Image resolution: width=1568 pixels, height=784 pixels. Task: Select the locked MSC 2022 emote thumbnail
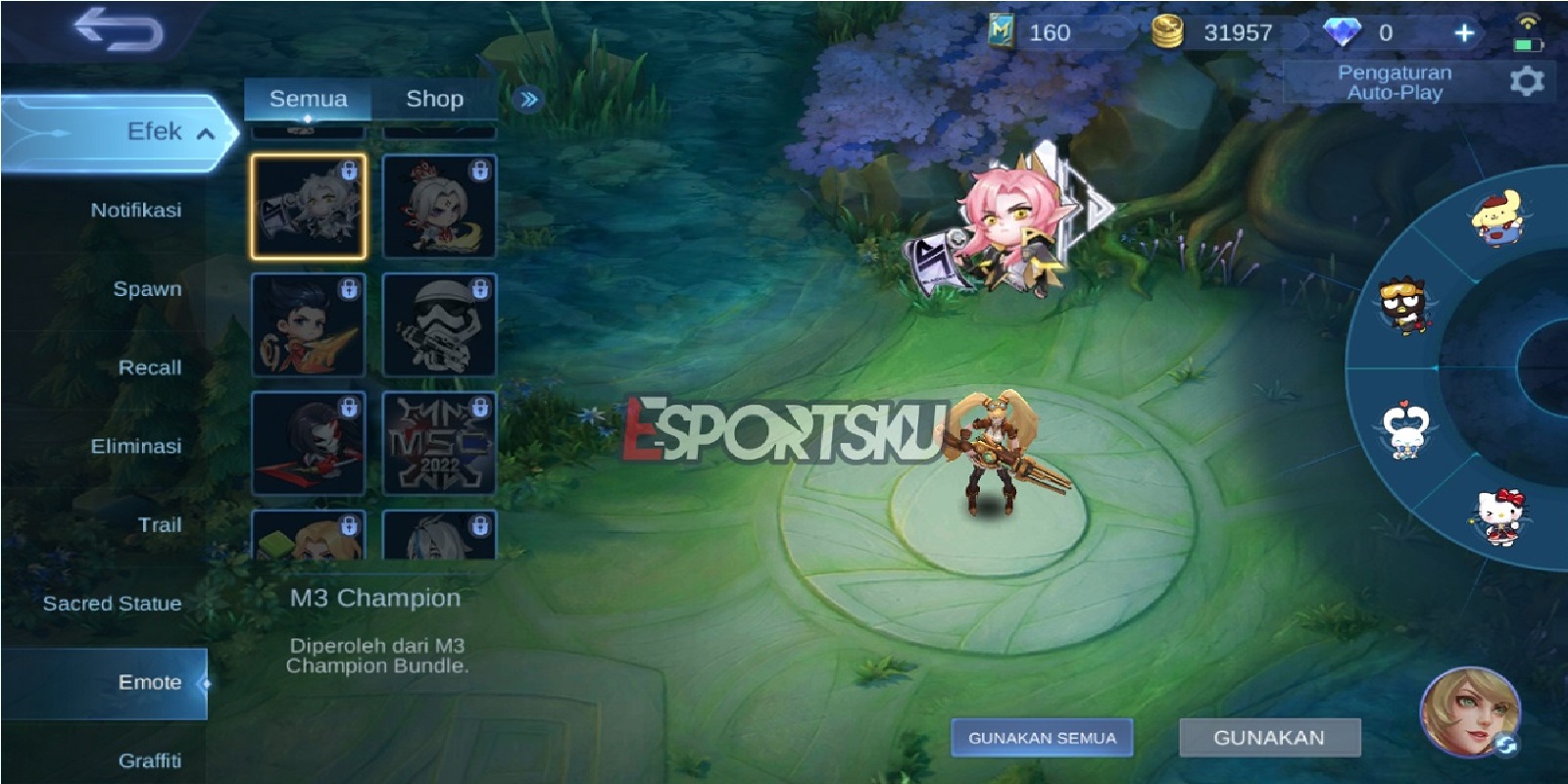point(439,441)
